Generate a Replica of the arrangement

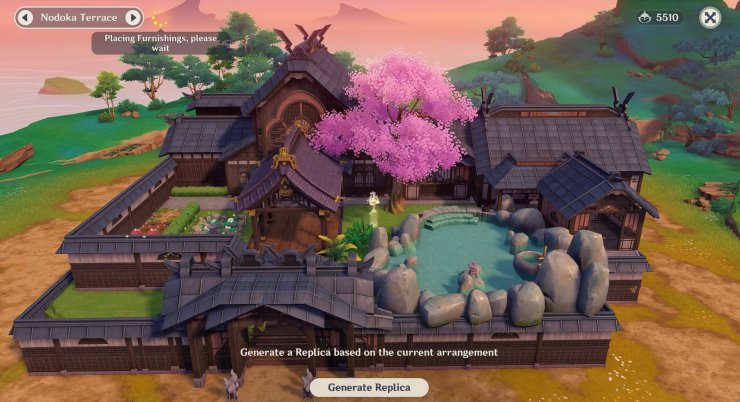[x=369, y=387]
